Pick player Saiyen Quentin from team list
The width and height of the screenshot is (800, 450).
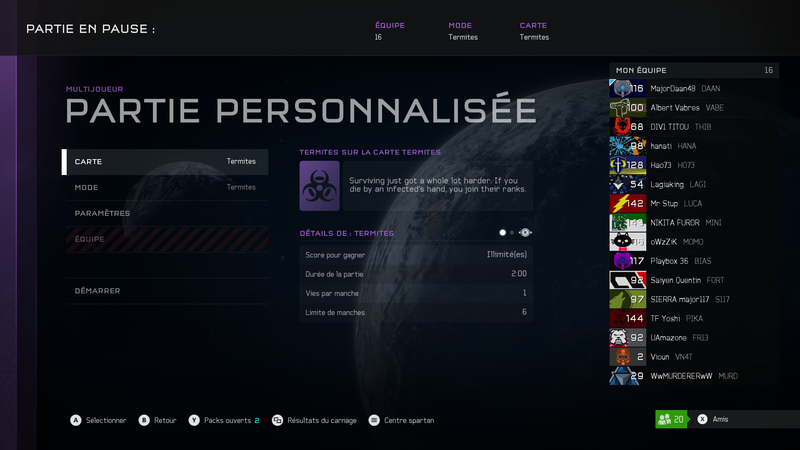(693, 280)
